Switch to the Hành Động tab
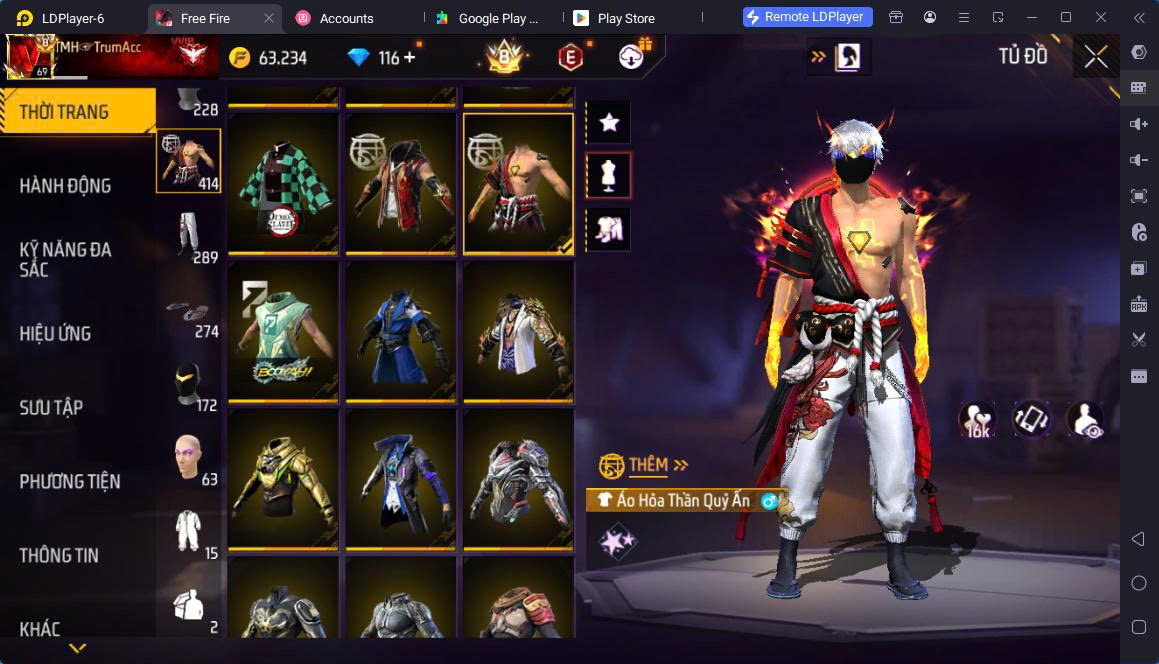1159x664 pixels. (66, 185)
